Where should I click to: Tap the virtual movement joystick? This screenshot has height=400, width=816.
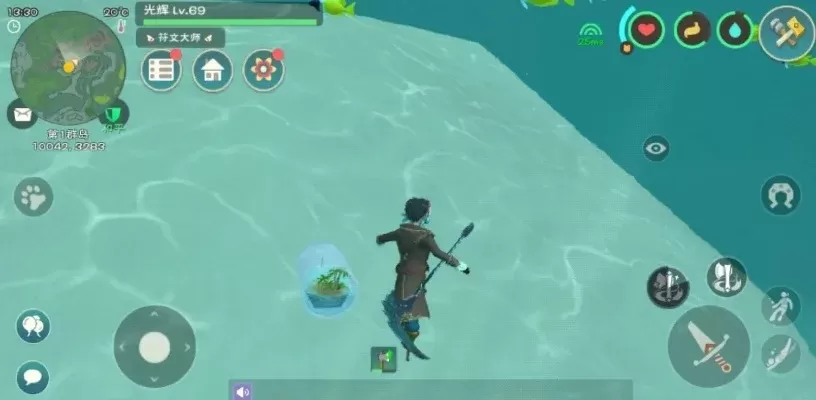pos(154,347)
